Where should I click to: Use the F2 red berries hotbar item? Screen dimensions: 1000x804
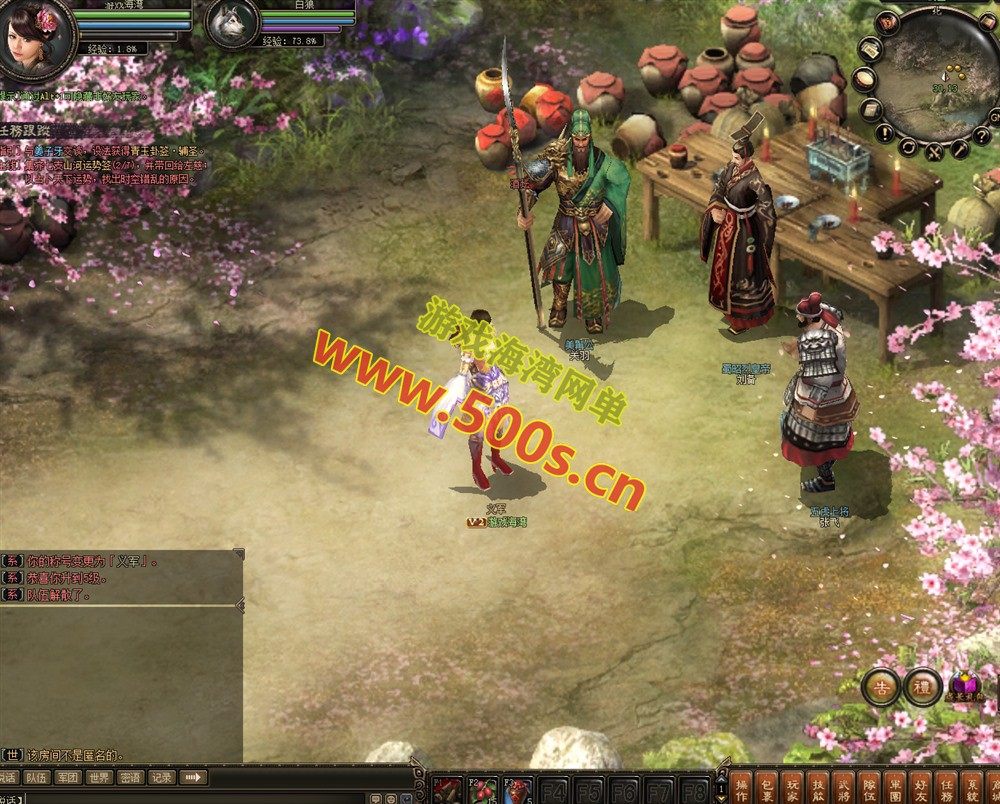tap(483, 789)
